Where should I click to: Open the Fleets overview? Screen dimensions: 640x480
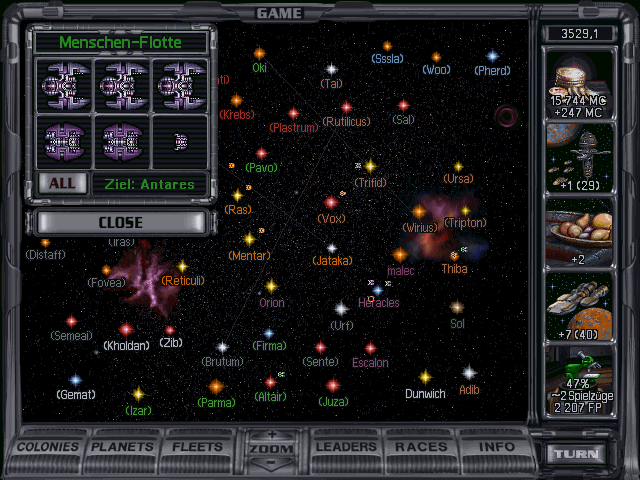tap(198, 447)
